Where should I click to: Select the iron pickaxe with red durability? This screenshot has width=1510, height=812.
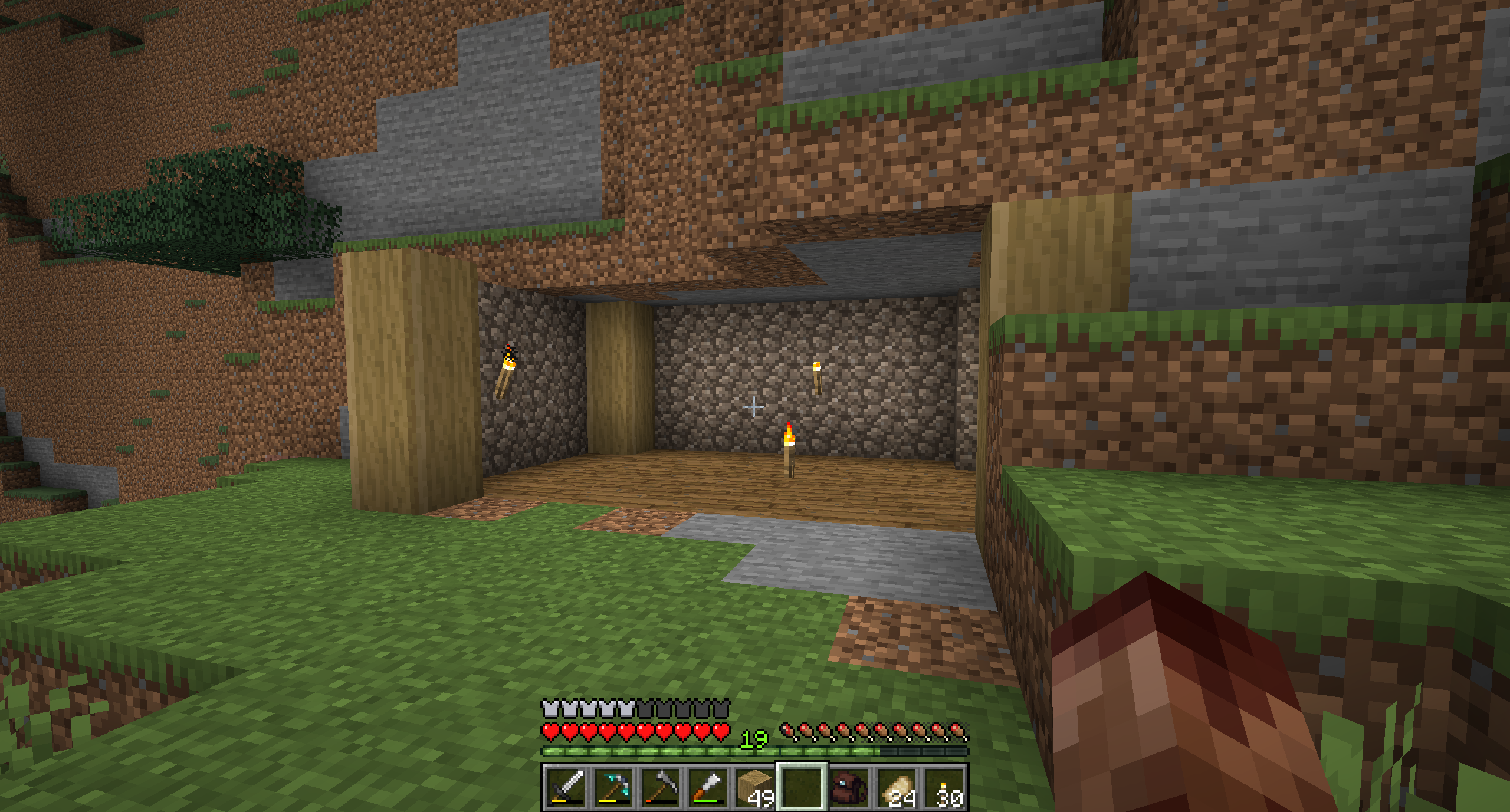[661, 788]
